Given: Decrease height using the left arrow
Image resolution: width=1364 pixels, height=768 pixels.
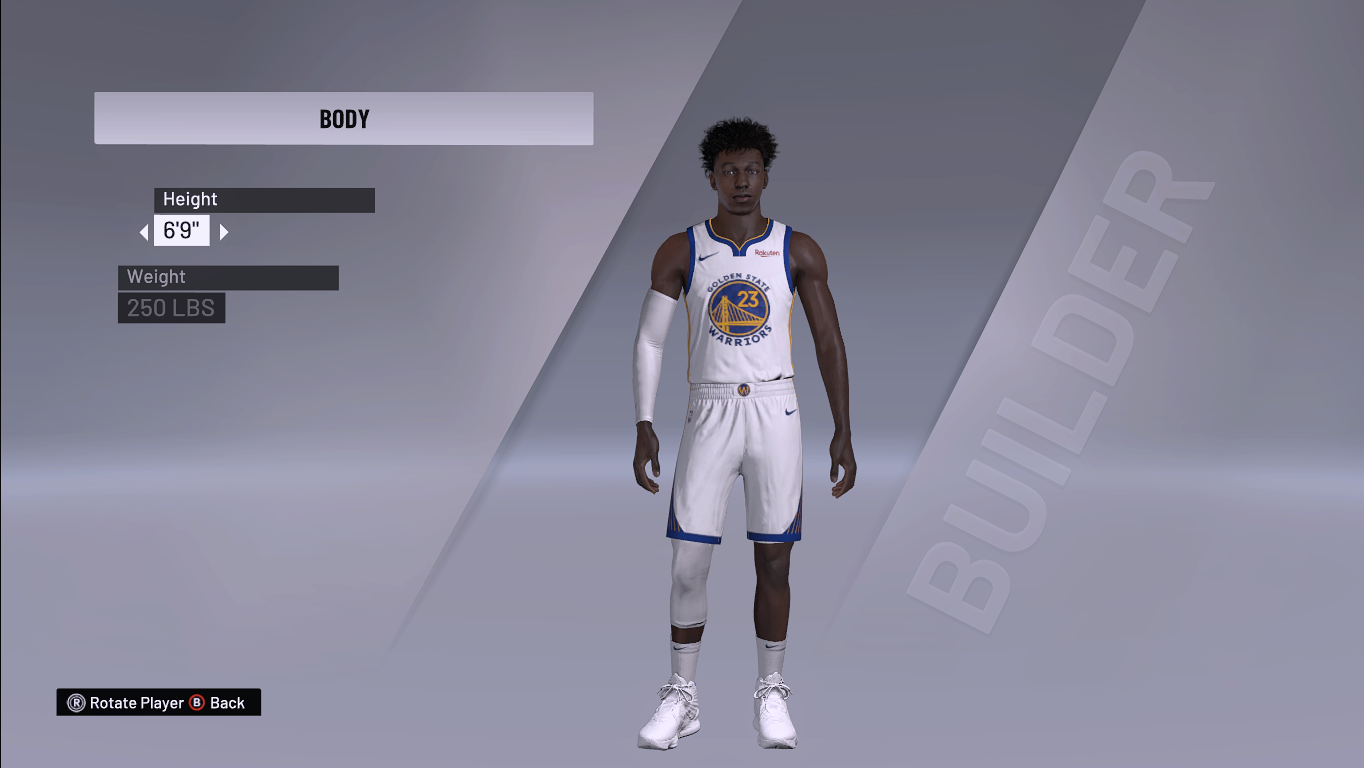Looking at the screenshot, I should pyautogui.click(x=146, y=231).
